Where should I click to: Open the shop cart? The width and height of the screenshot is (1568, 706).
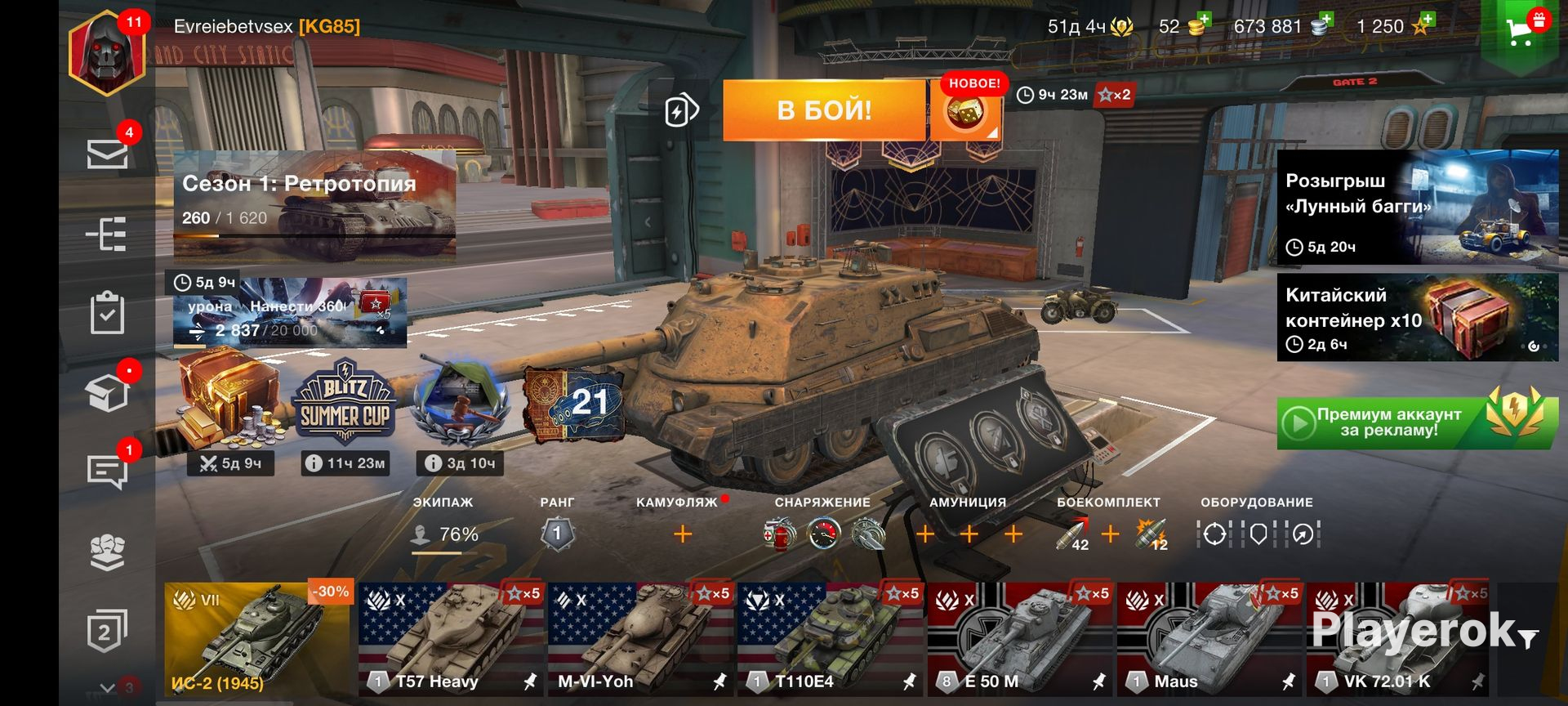pos(1522,31)
